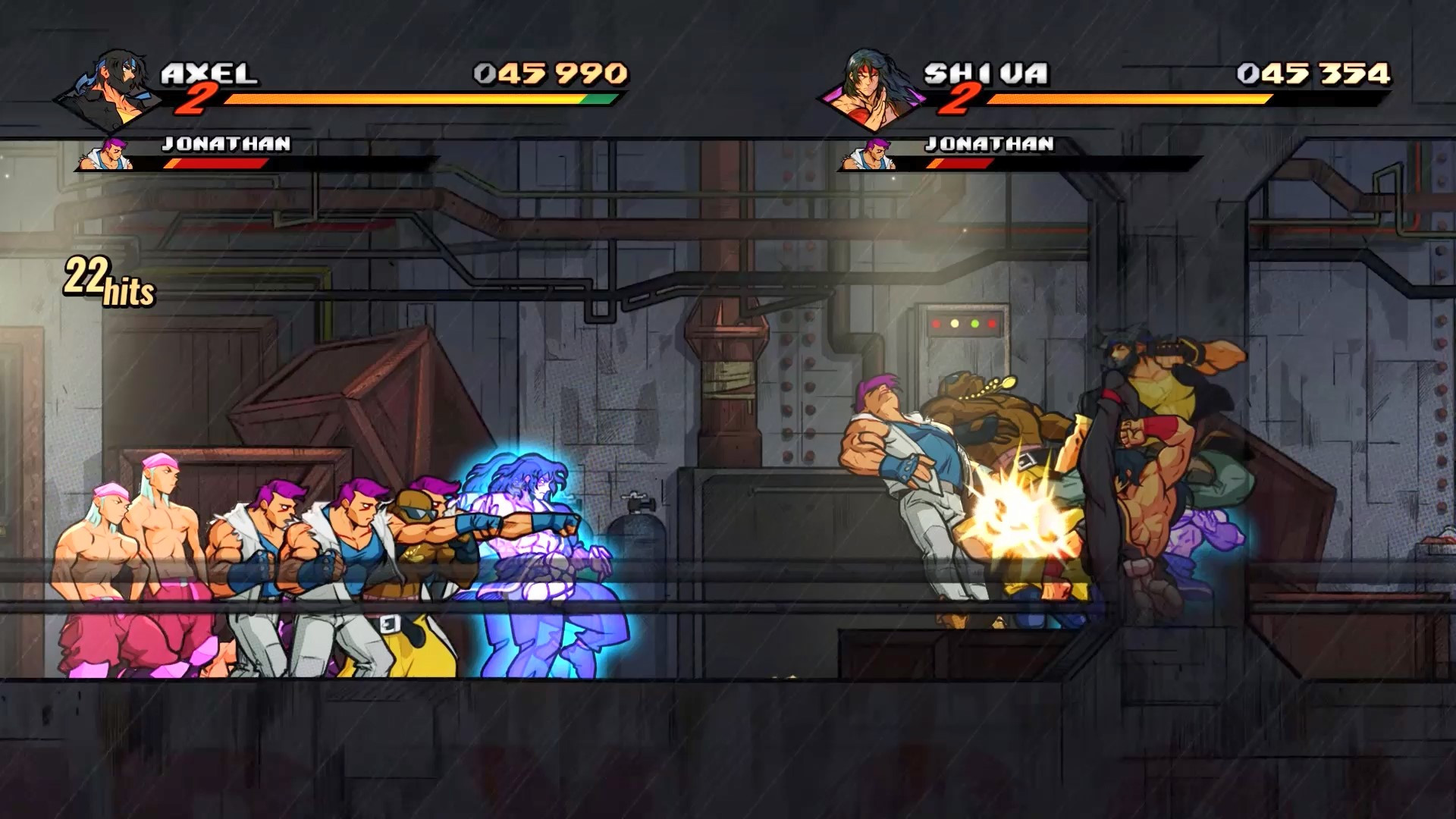This screenshot has width=1456, height=819.
Task: Click the green indicator light on the panel
Action: pos(974,324)
